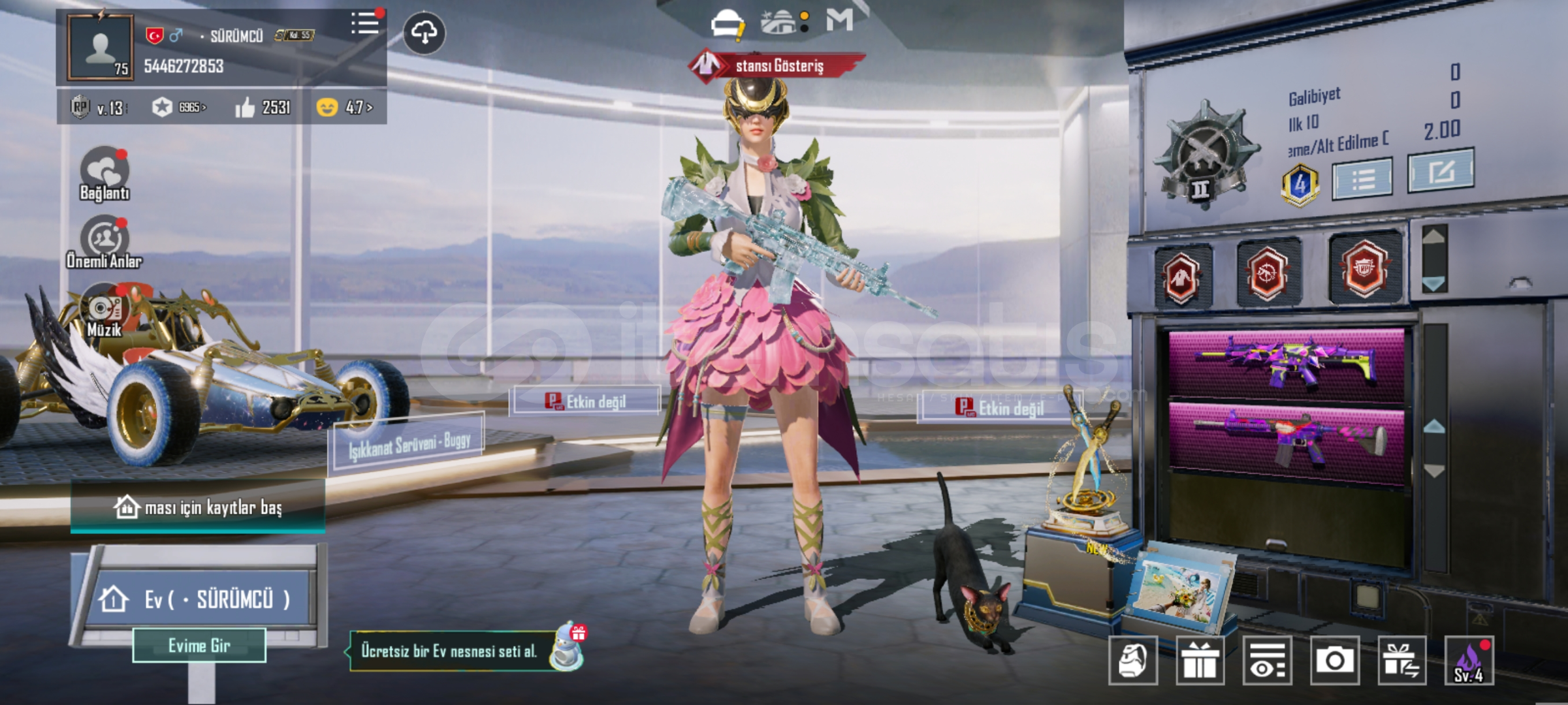1568x705 pixels.
Task: Select the top purple rifle skin showcase slot
Action: pyautogui.click(x=1285, y=363)
